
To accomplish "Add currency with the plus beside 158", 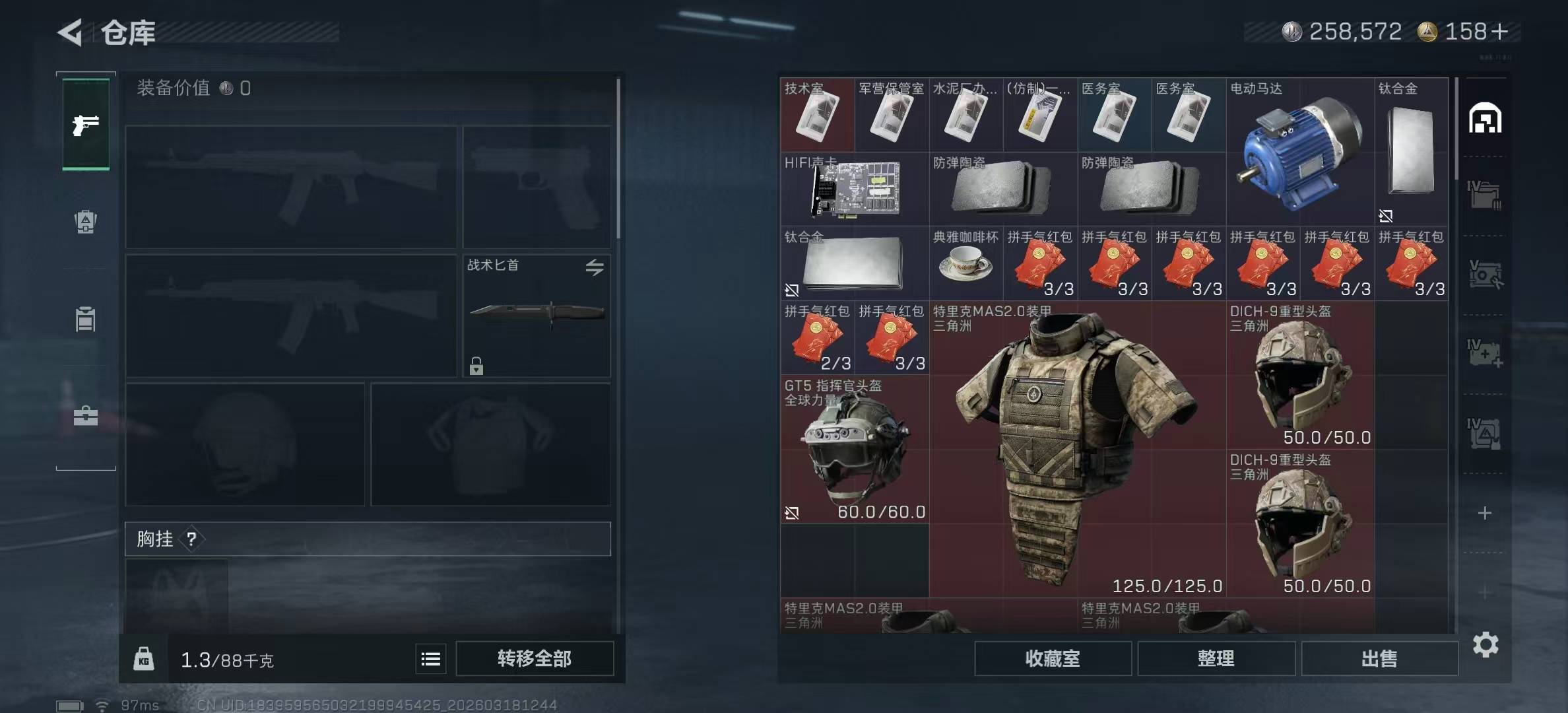I will coord(1499,32).
